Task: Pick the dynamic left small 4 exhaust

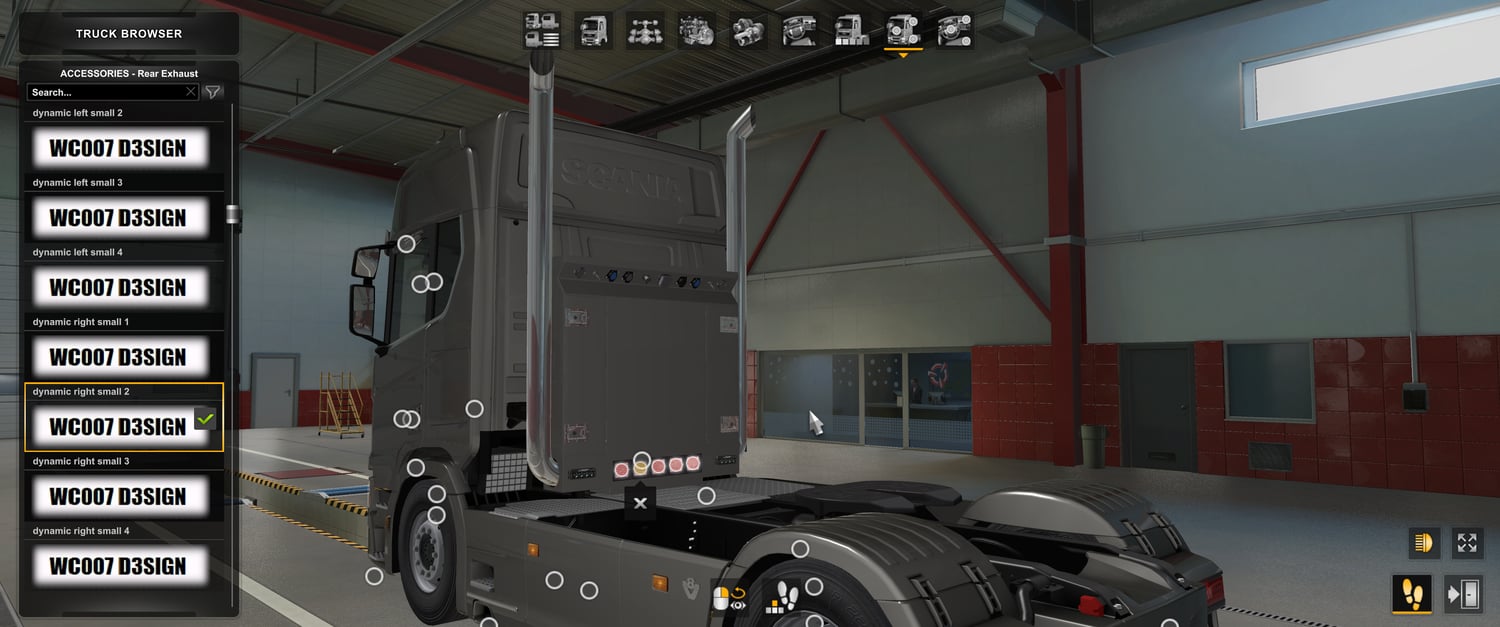Action: [119, 288]
